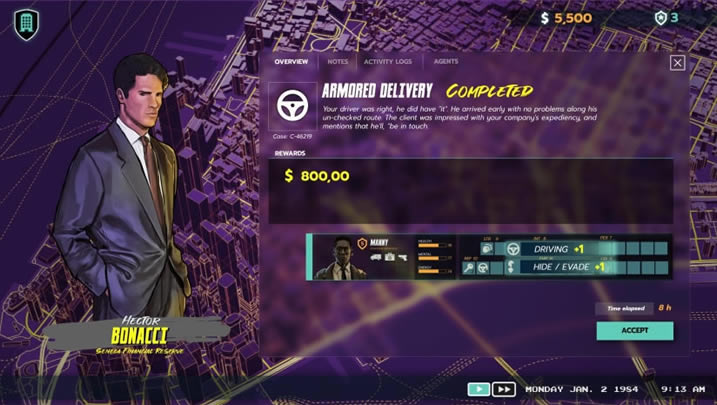Open the Activity Logs tab
The width and height of the screenshot is (717, 405).
tap(388, 62)
